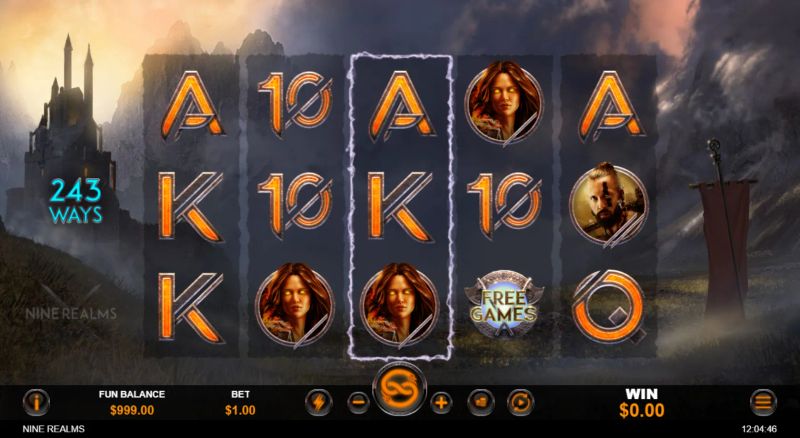The image size is (800, 438).
Task: Increase the bet with plus button
Action: click(x=442, y=402)
